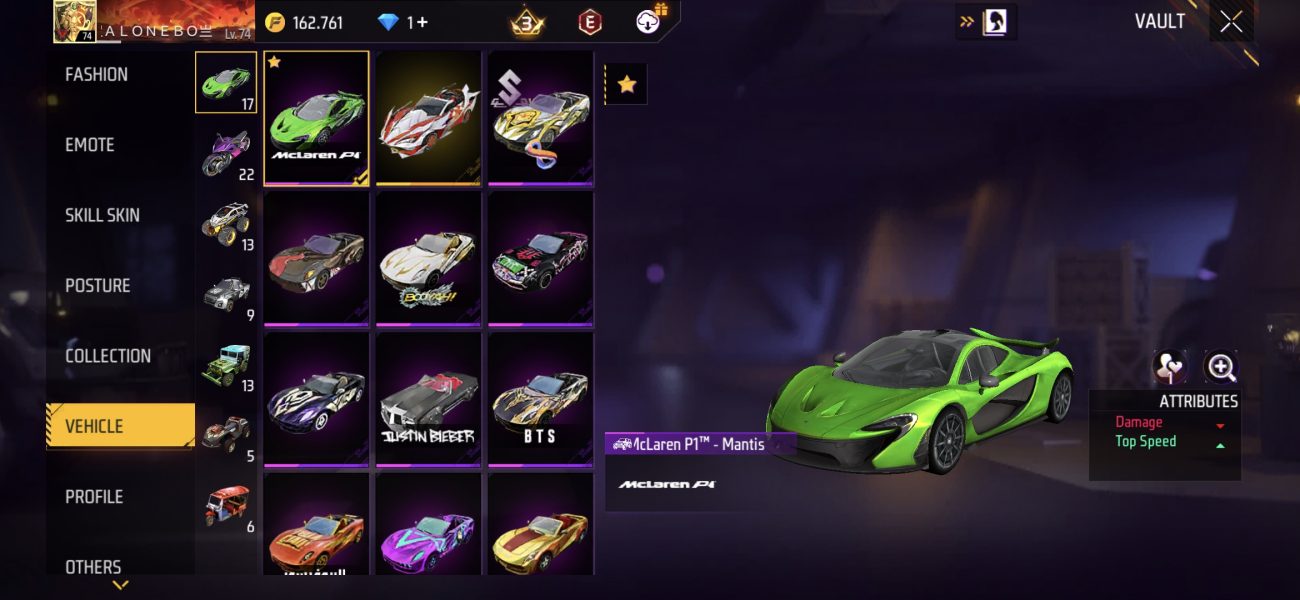1300x600 pixels.
Task: Open the gold rank 3 badge
Action: [x=527, y=22]
